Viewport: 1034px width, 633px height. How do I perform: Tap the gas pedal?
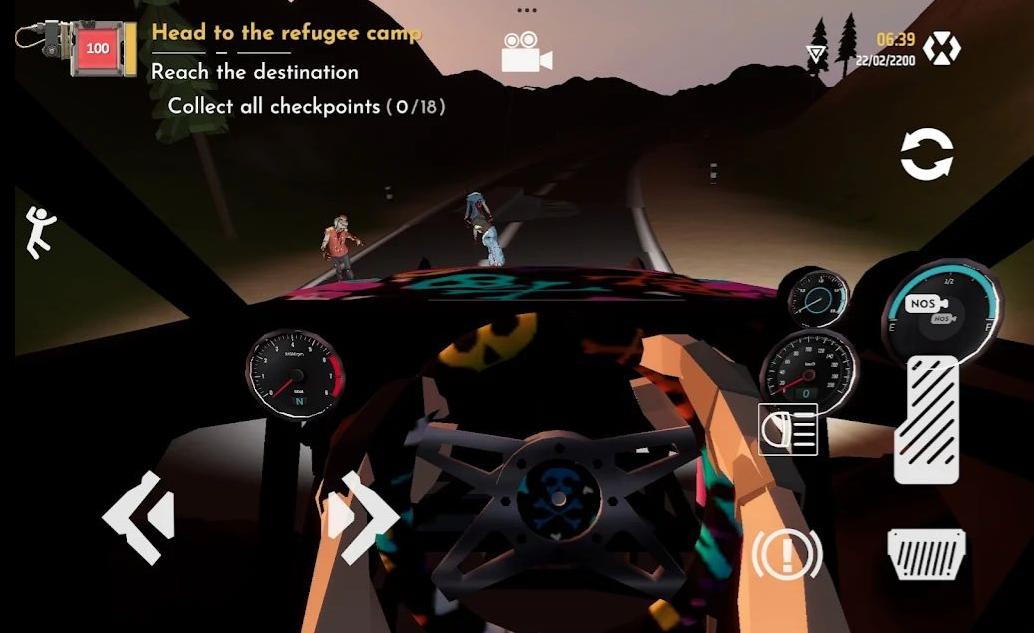(926, 419)
